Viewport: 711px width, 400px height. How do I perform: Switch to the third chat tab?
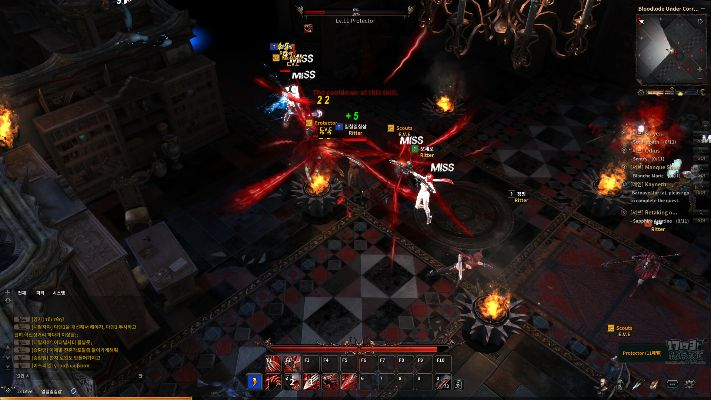point(59,293)
